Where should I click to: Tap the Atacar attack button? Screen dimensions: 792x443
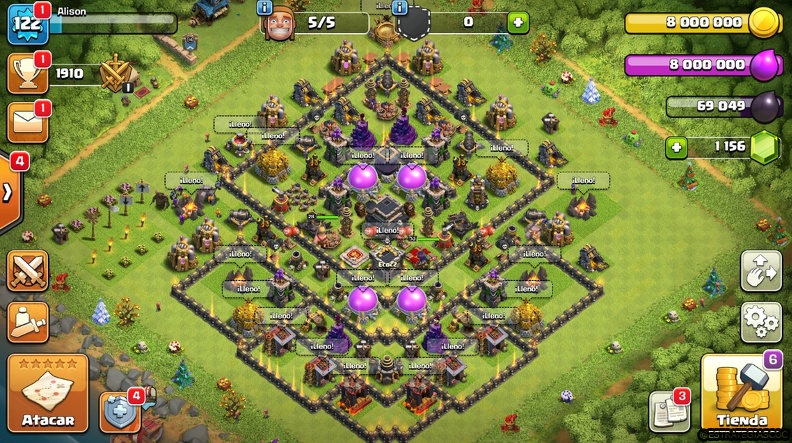click(x=47, y=394)
